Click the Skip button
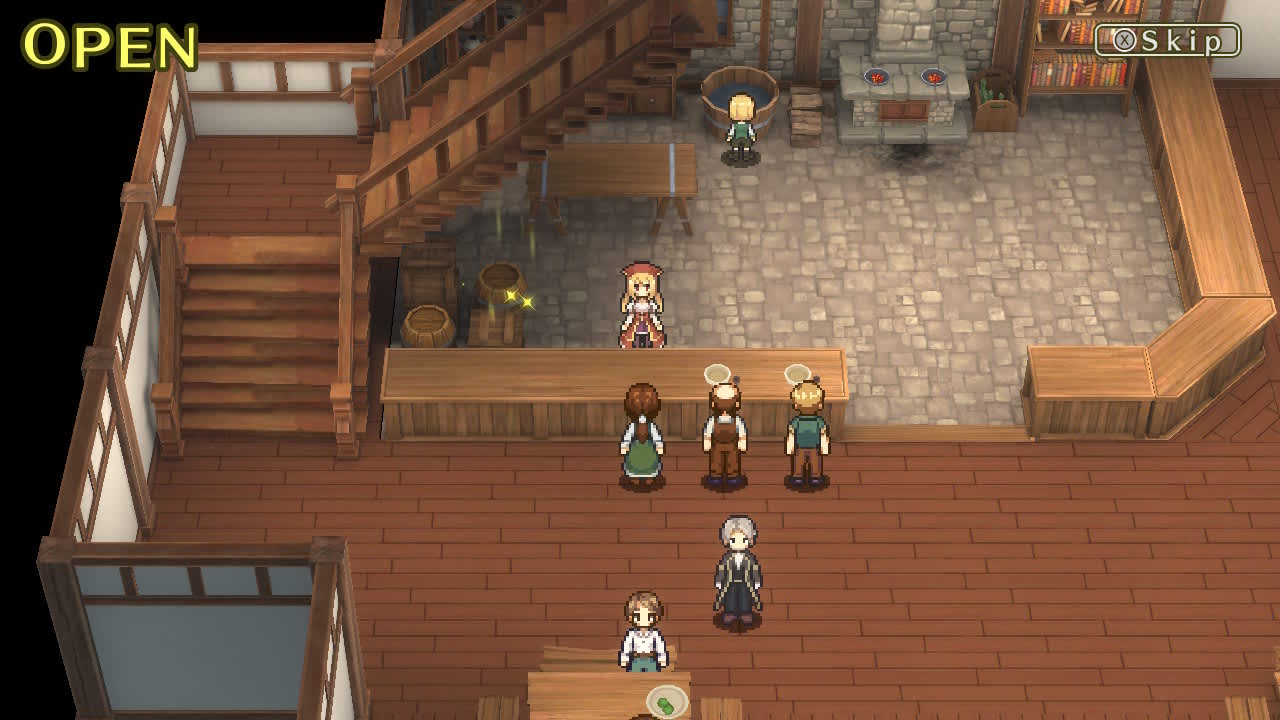 pyautogui.click(x=1166, y=39)
